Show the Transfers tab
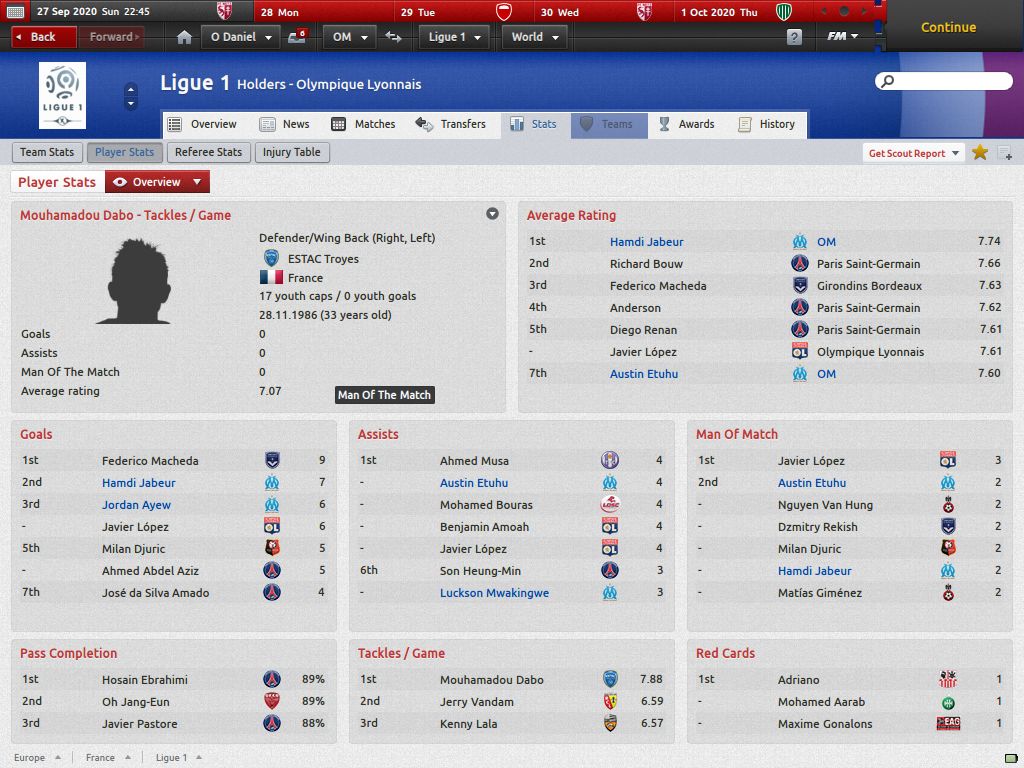 pyautogui.click(x=451, y=124)
